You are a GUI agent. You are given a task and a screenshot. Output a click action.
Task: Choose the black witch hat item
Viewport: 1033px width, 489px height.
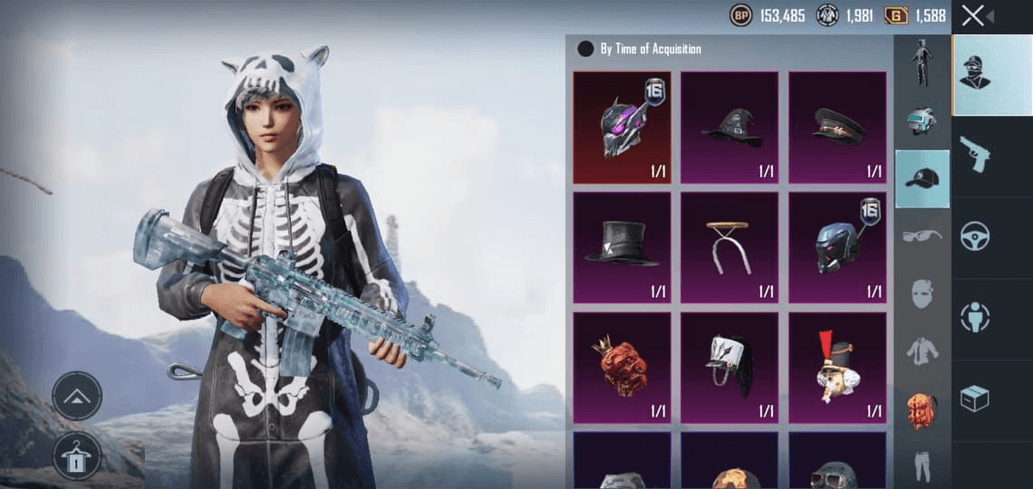[729, 127]
